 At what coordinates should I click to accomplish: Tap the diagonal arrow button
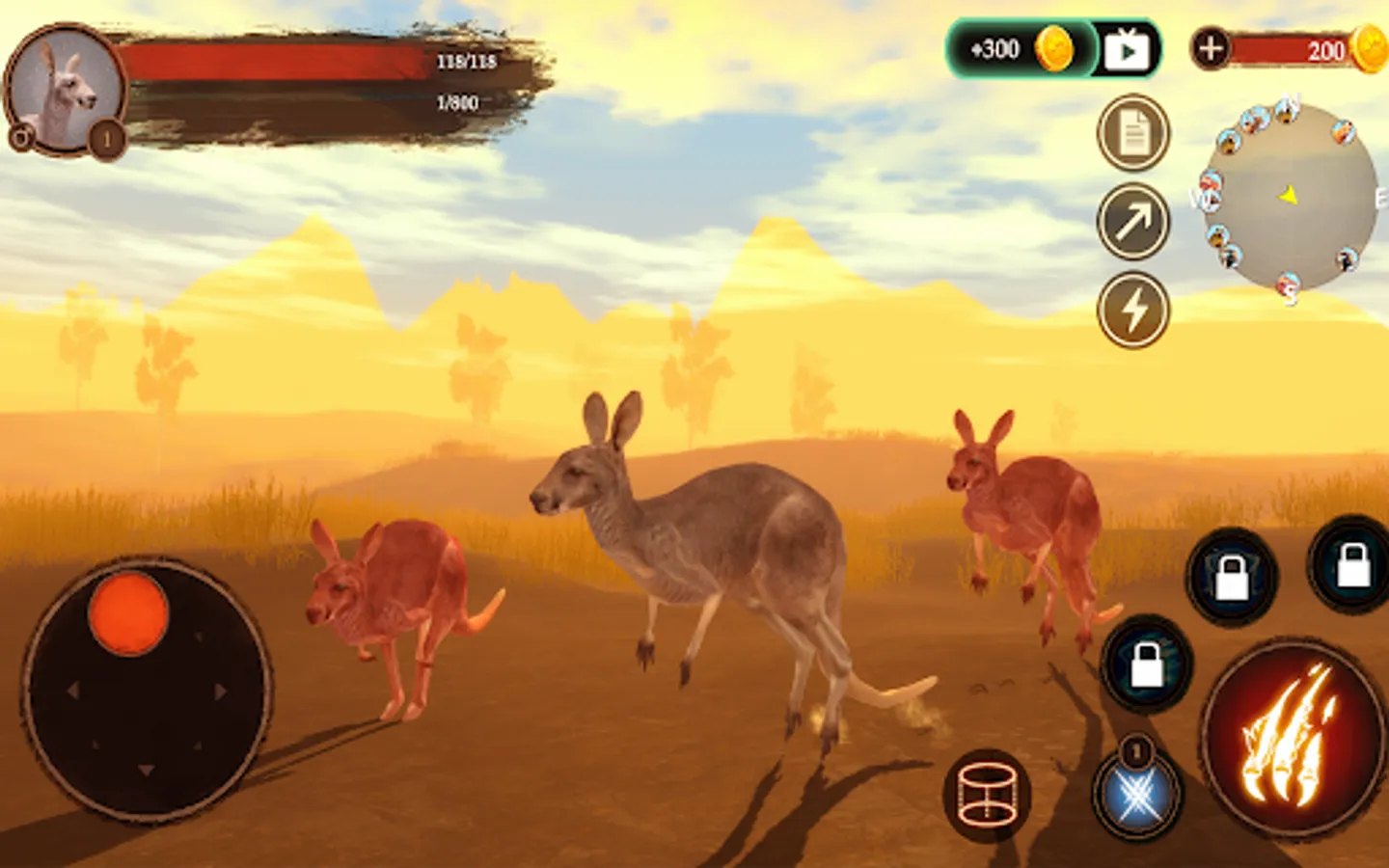(1133, 222)
